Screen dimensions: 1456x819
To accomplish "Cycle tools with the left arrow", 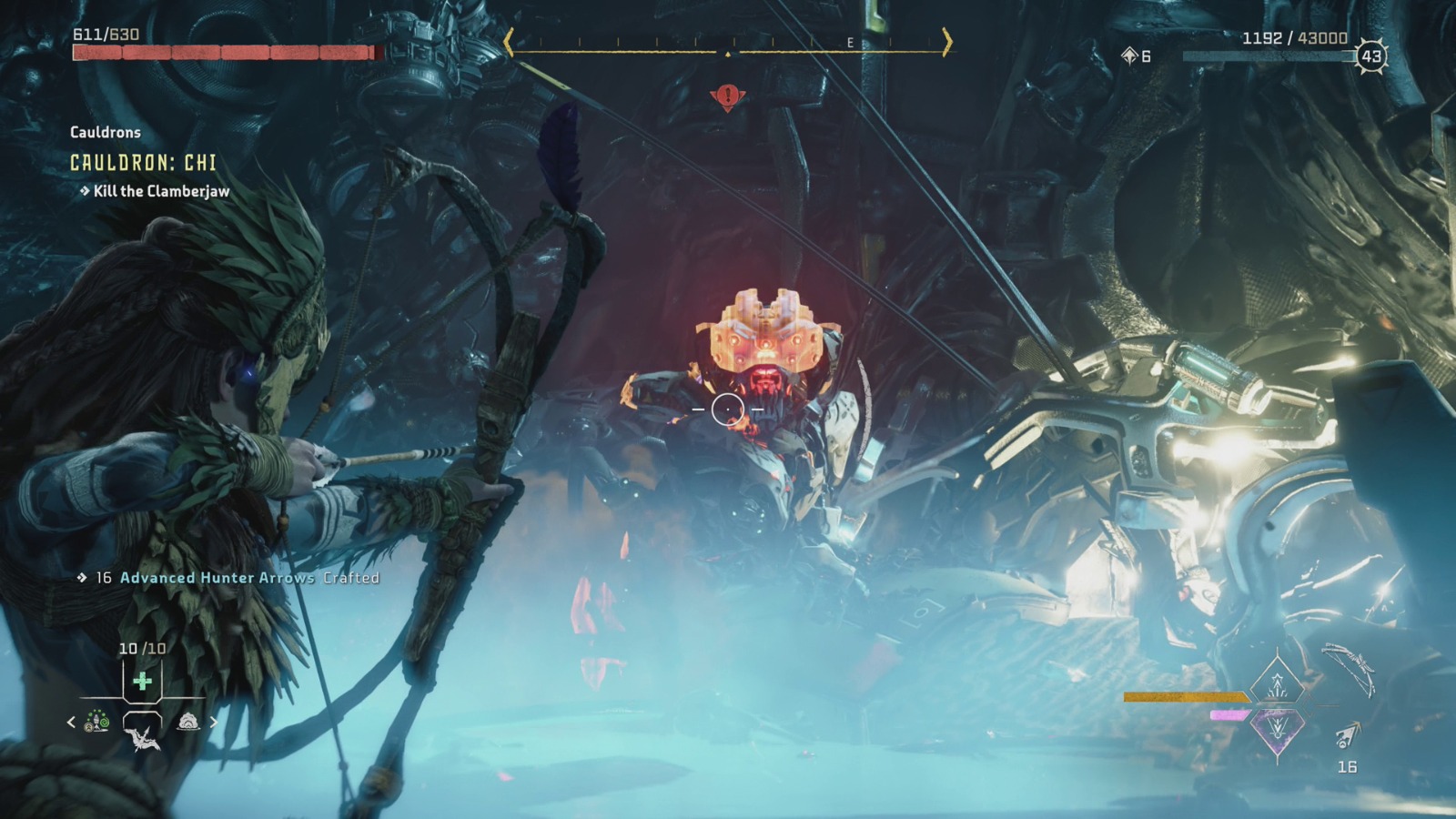I will [x=72, y=722].
